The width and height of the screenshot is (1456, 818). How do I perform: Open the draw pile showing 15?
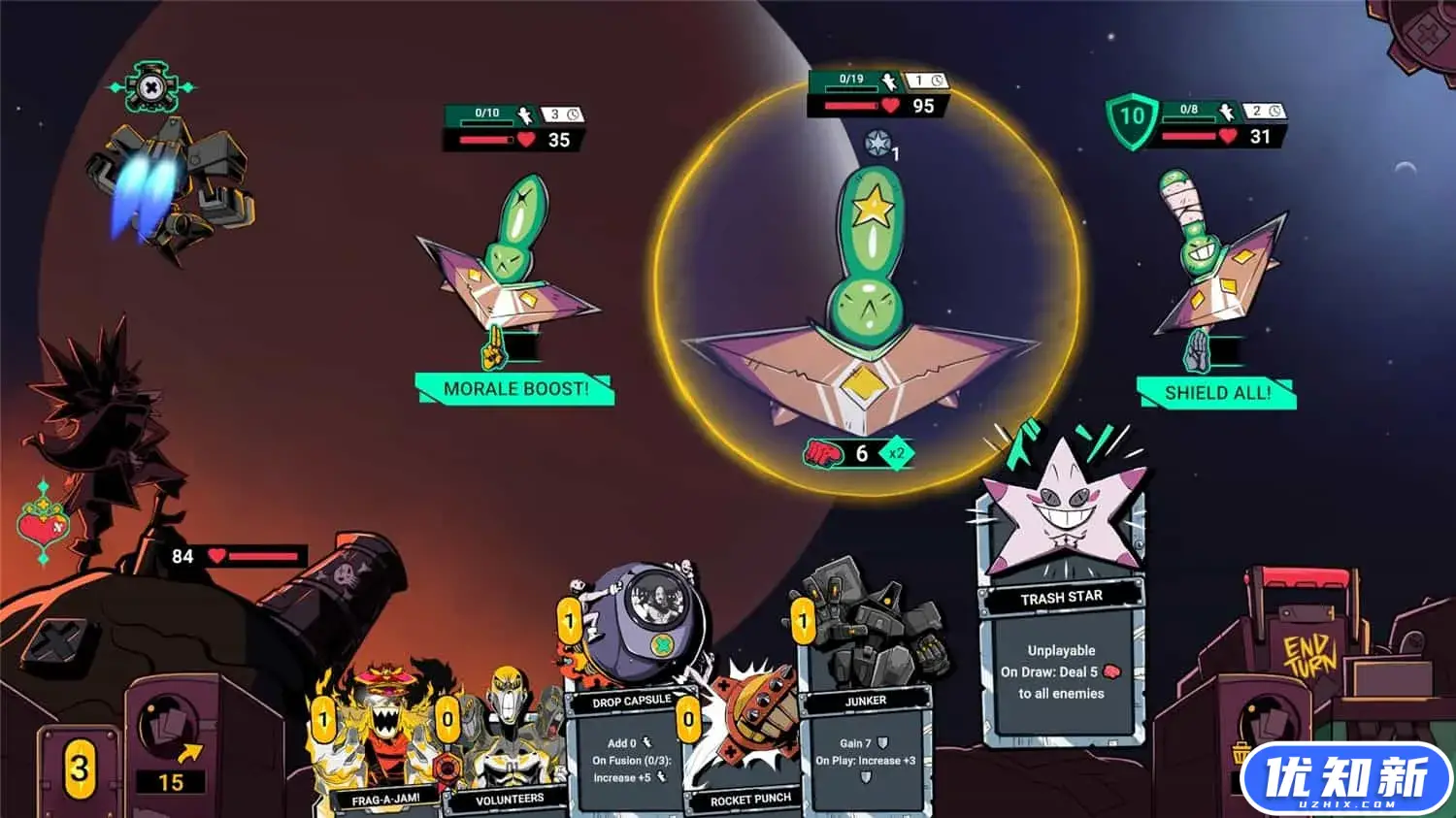coord(171,747)
